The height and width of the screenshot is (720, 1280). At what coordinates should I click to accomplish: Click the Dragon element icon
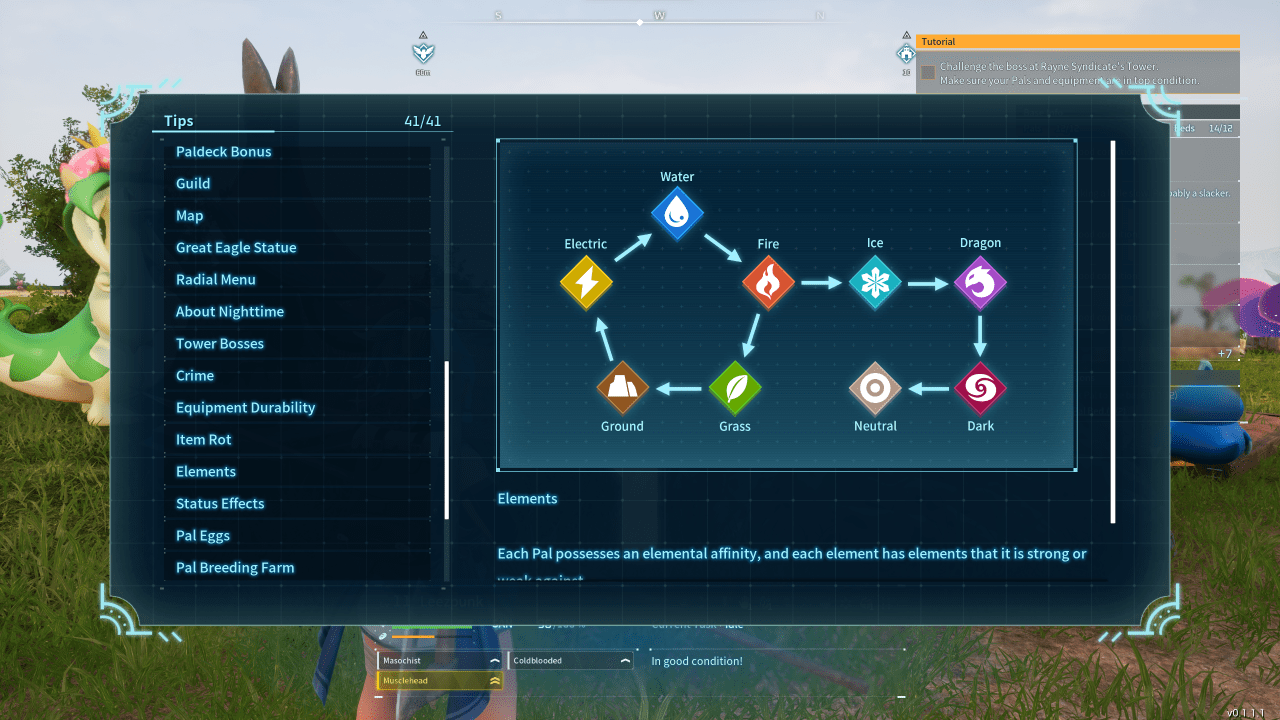pos(980,282)
